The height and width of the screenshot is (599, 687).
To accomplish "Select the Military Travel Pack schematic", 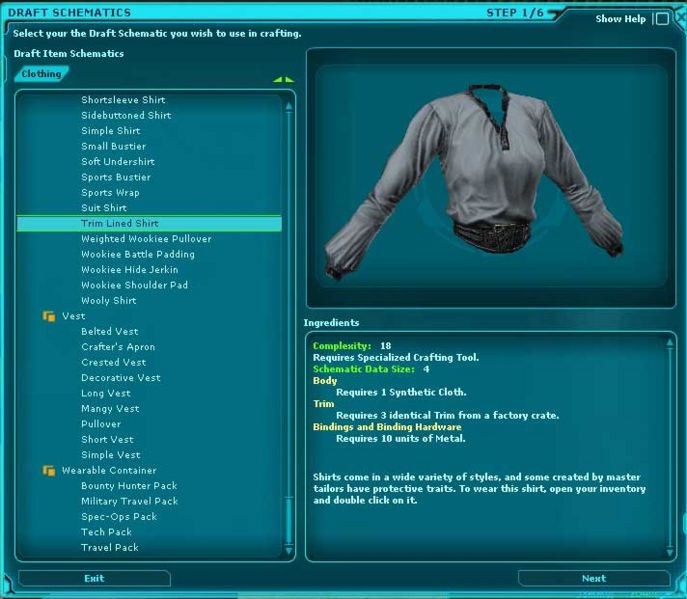I will (x=129, y=501).
